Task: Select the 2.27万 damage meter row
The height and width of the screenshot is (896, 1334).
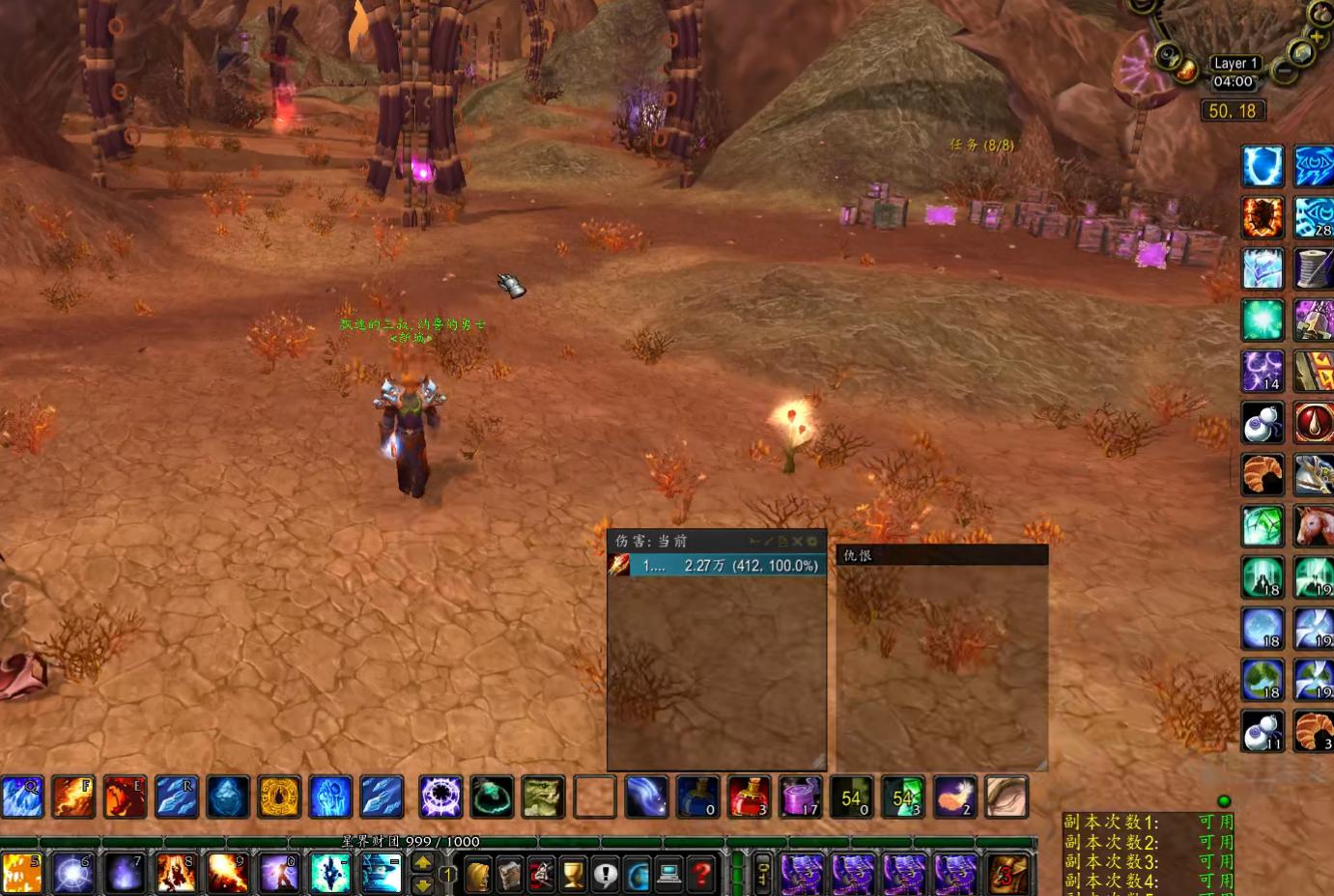Action: pyautogui.click(x=729, y=566)
